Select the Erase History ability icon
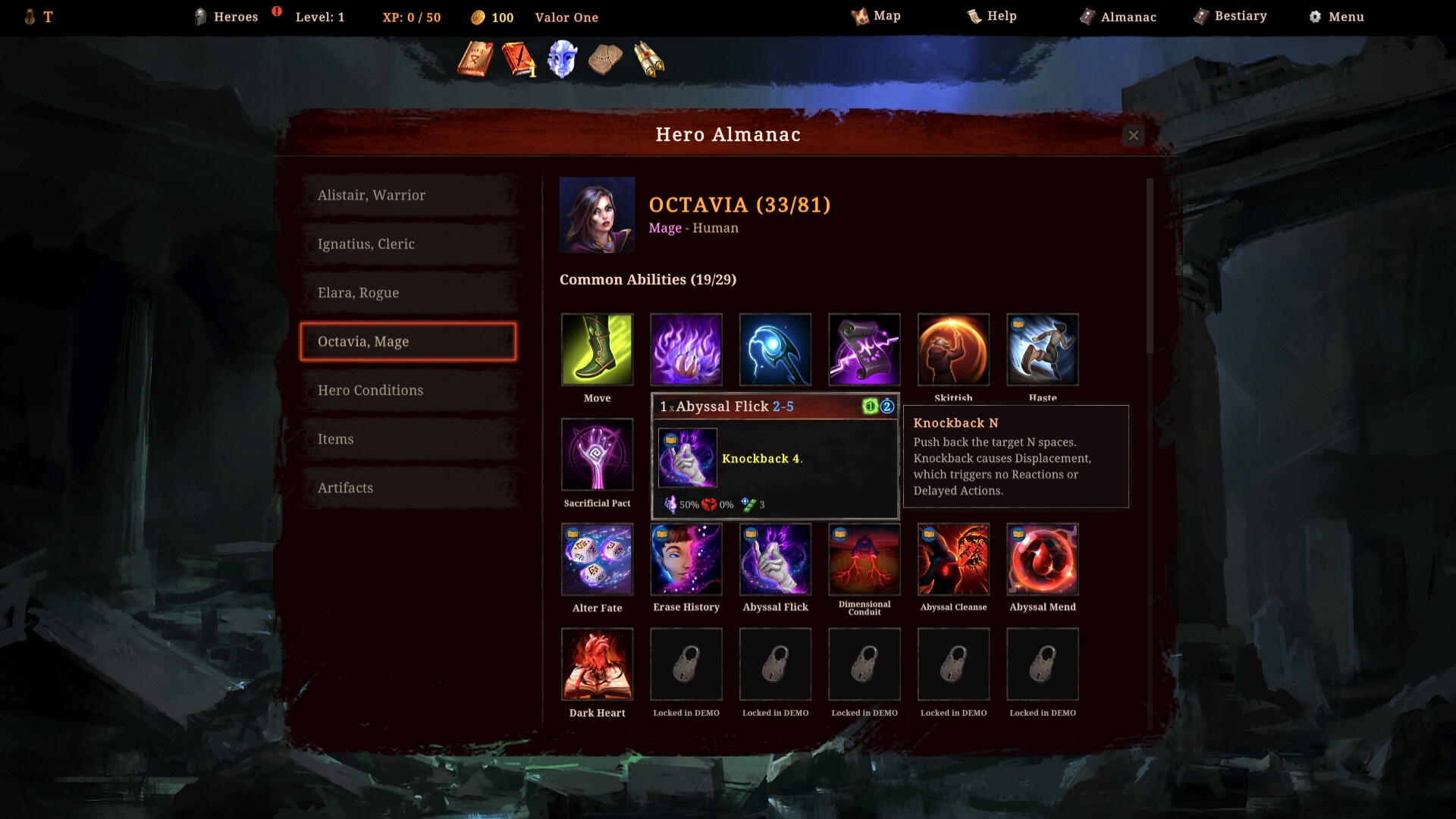The width and height of the screenshot is (1456, 819). pyautogui.click(x=686, y=560)
